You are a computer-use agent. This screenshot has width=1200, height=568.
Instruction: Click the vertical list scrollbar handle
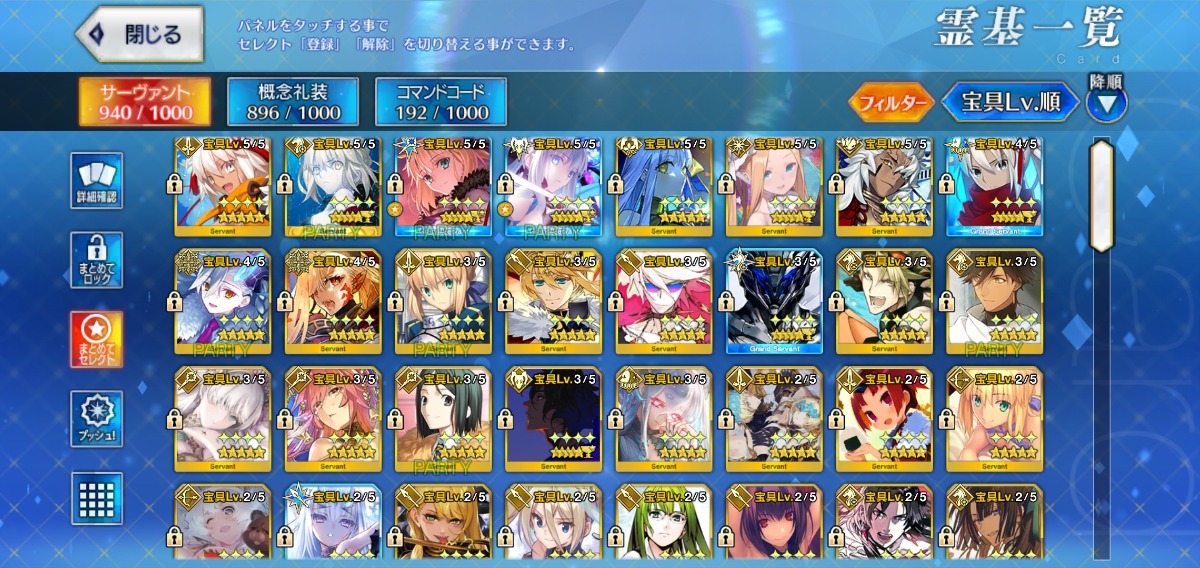1101,195
